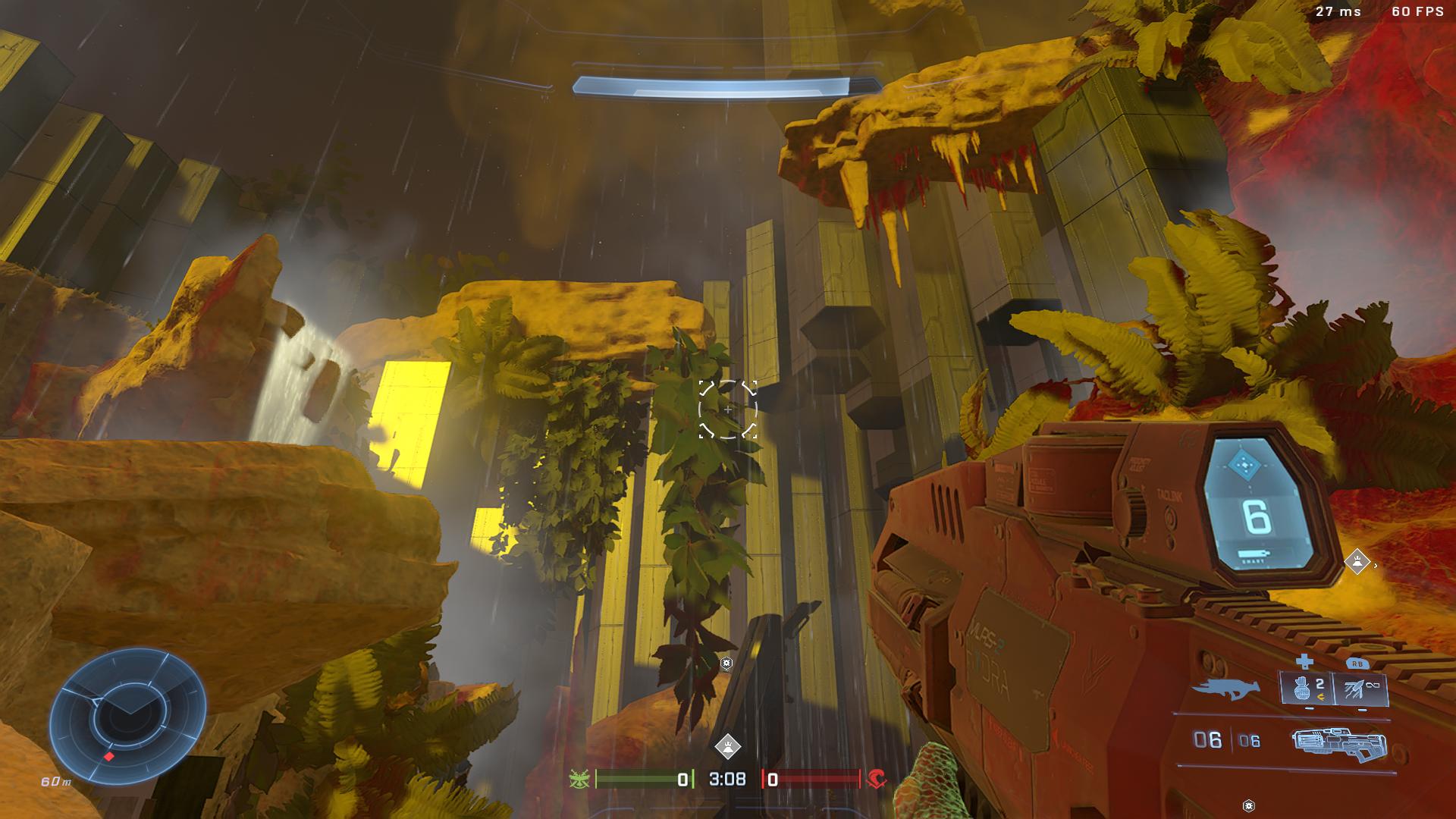Viewport: 1456px width, 819px height.
Task: Select the crown hill icon above the timer
Action: tap(727, 746)
